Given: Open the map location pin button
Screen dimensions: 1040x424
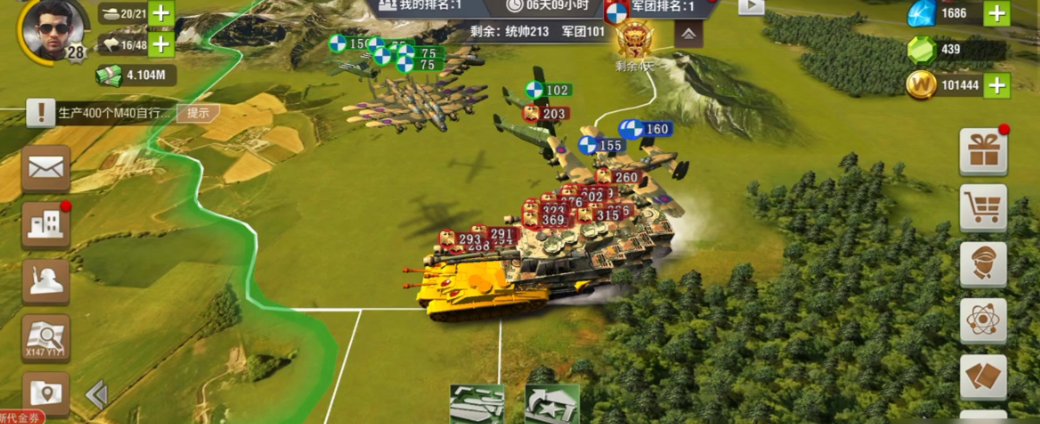Looking at the screenshot, I should pos(46,392).
